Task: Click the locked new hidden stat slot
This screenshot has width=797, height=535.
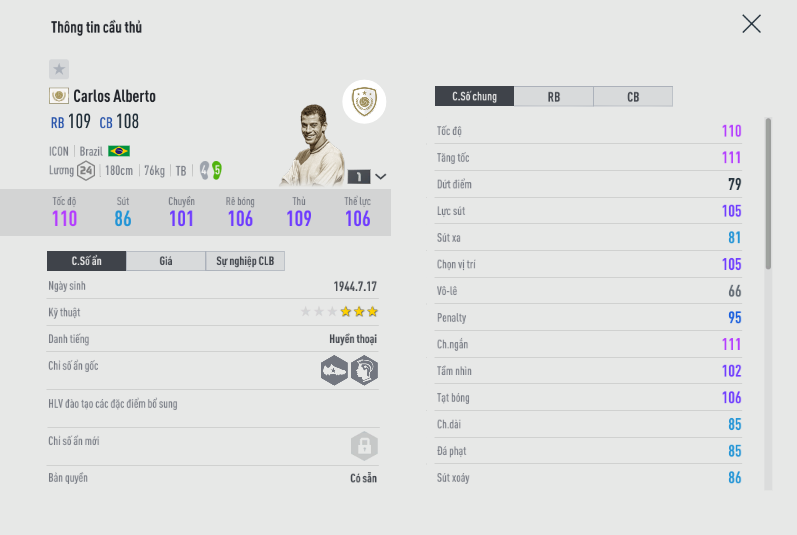Action: click(x=364, y=445)
